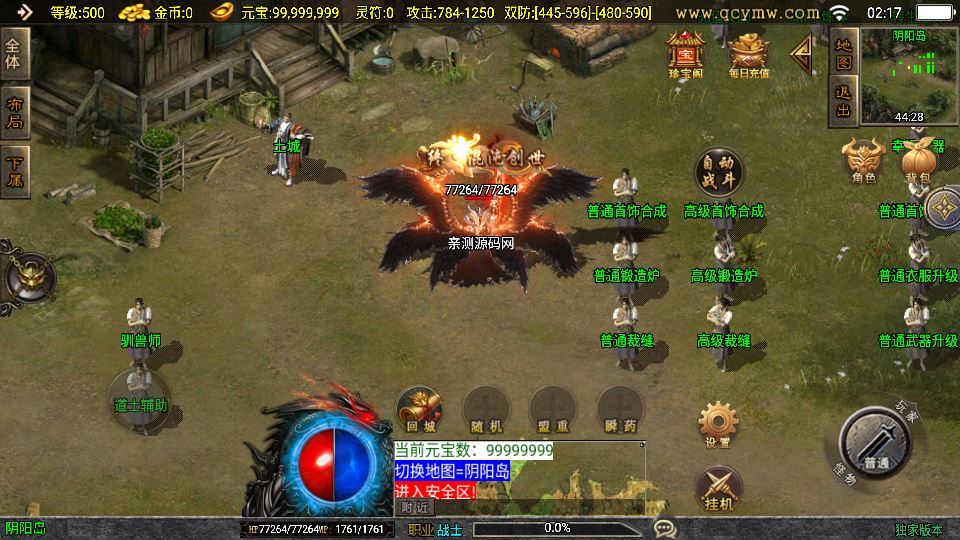Open the 地图 map button
This screenshot has width=960, height=540.
843,54
